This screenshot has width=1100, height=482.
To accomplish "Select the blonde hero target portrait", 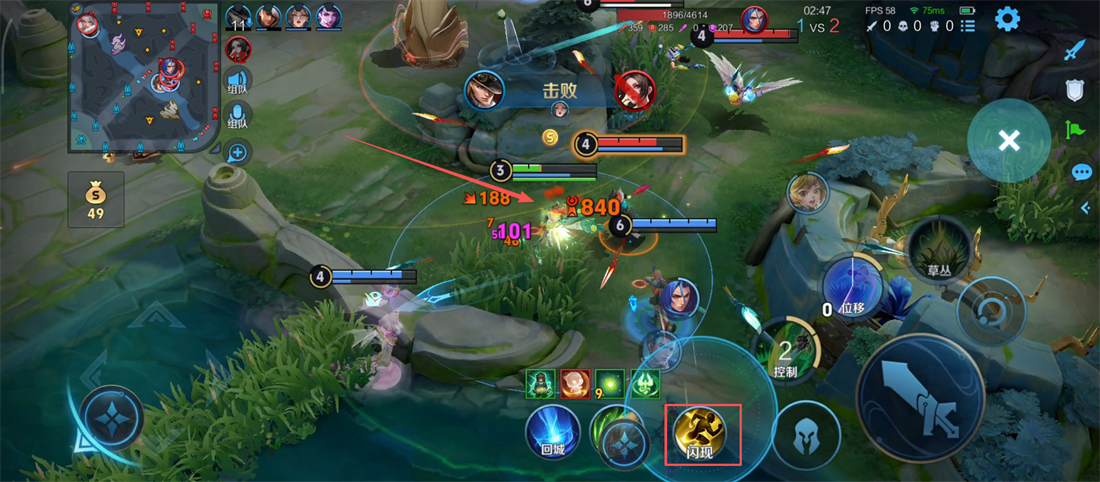I will pyautogui.click(x=806, y=193).
